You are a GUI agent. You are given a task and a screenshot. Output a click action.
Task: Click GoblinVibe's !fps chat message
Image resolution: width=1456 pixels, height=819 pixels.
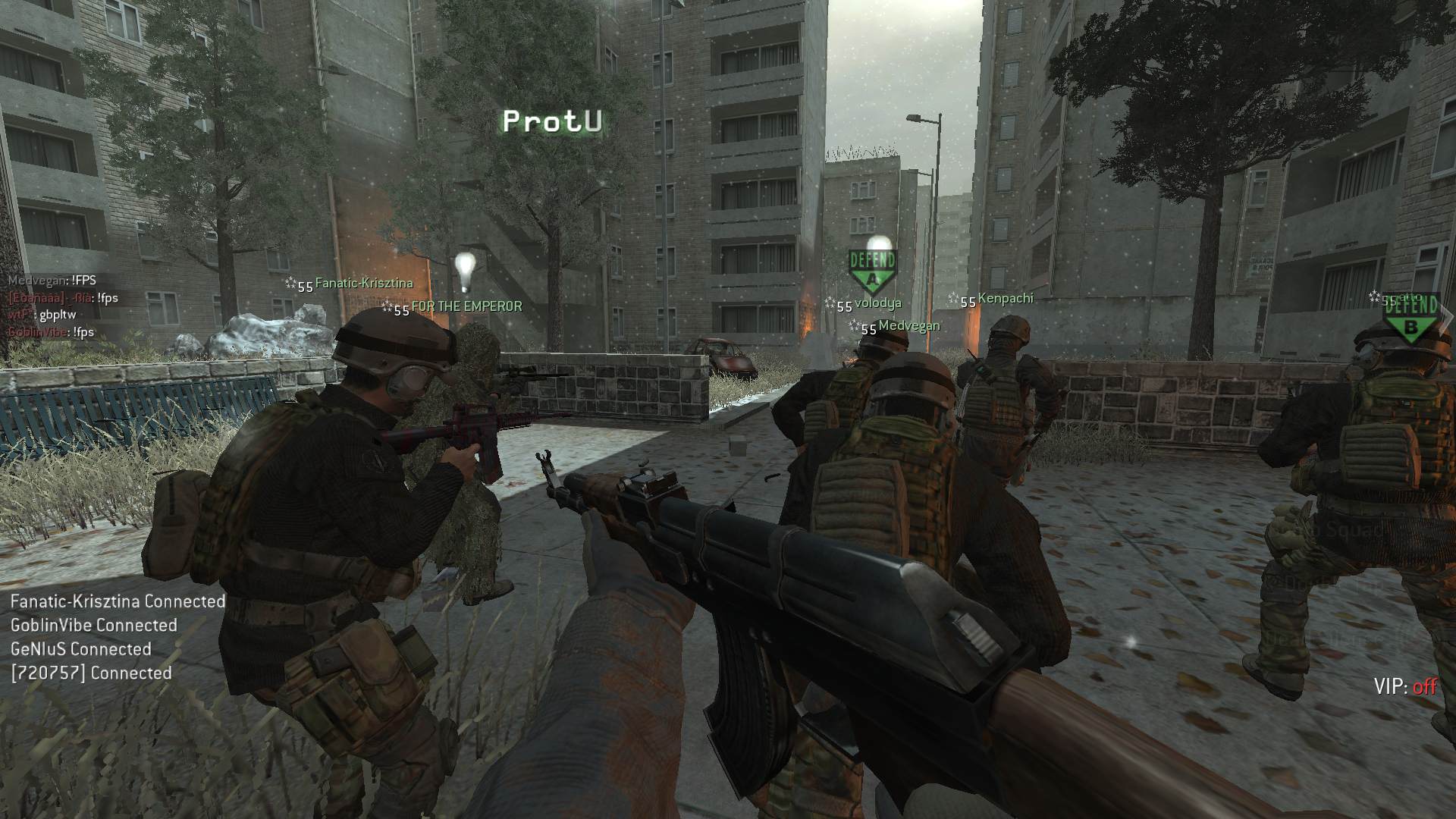[51, 332]
